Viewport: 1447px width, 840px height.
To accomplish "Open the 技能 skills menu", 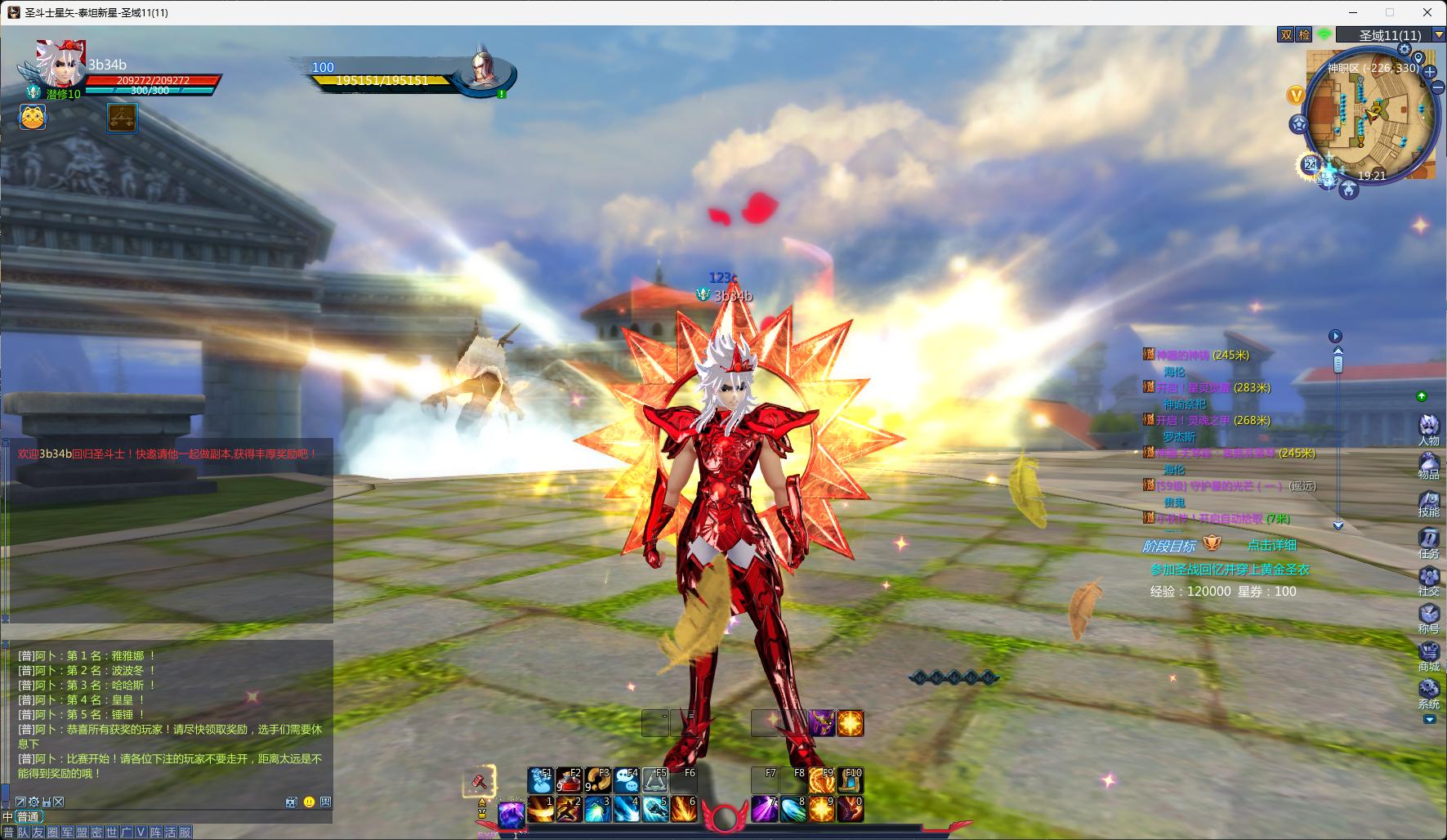I will pyautogui.click(x=1428, y=503).
